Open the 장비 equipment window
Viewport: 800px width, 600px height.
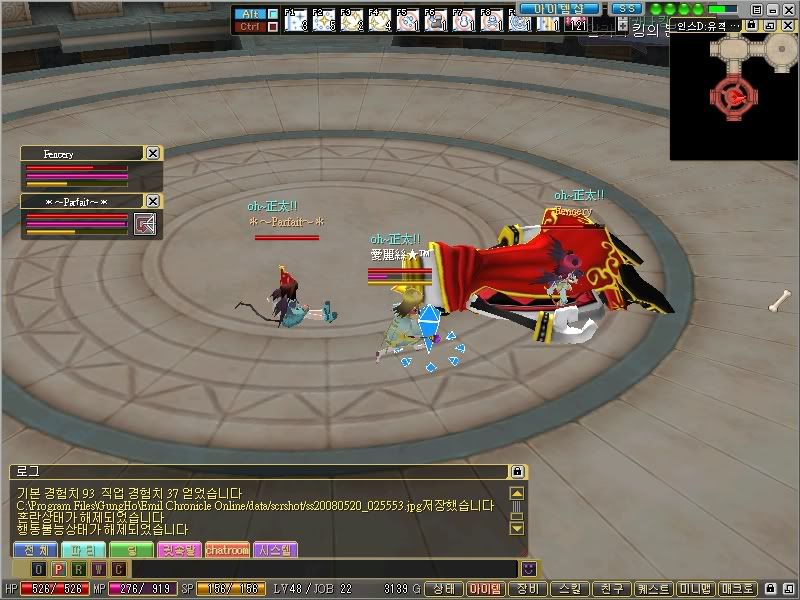527,589
